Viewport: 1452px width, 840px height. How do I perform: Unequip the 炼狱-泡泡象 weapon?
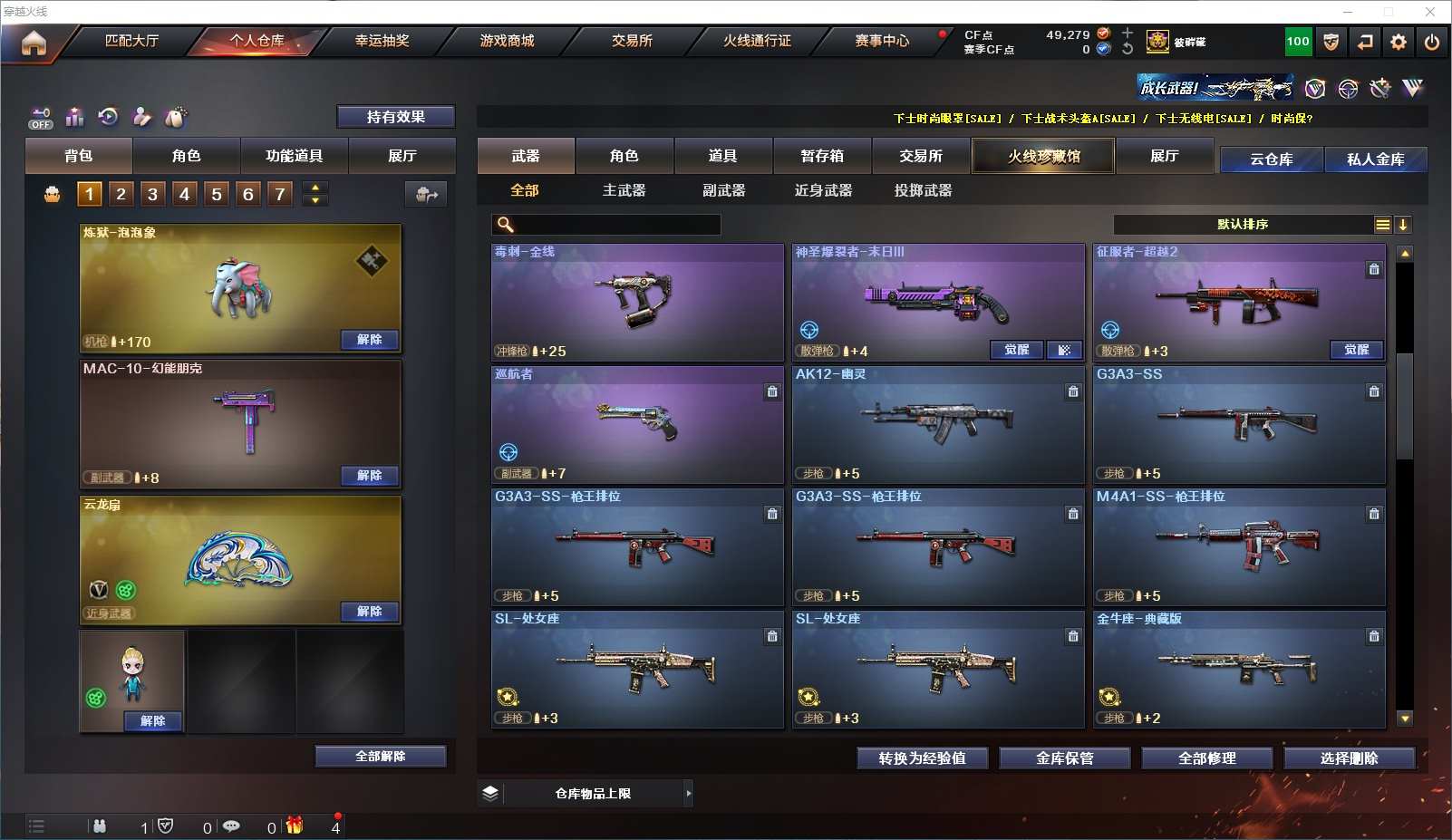369,340
